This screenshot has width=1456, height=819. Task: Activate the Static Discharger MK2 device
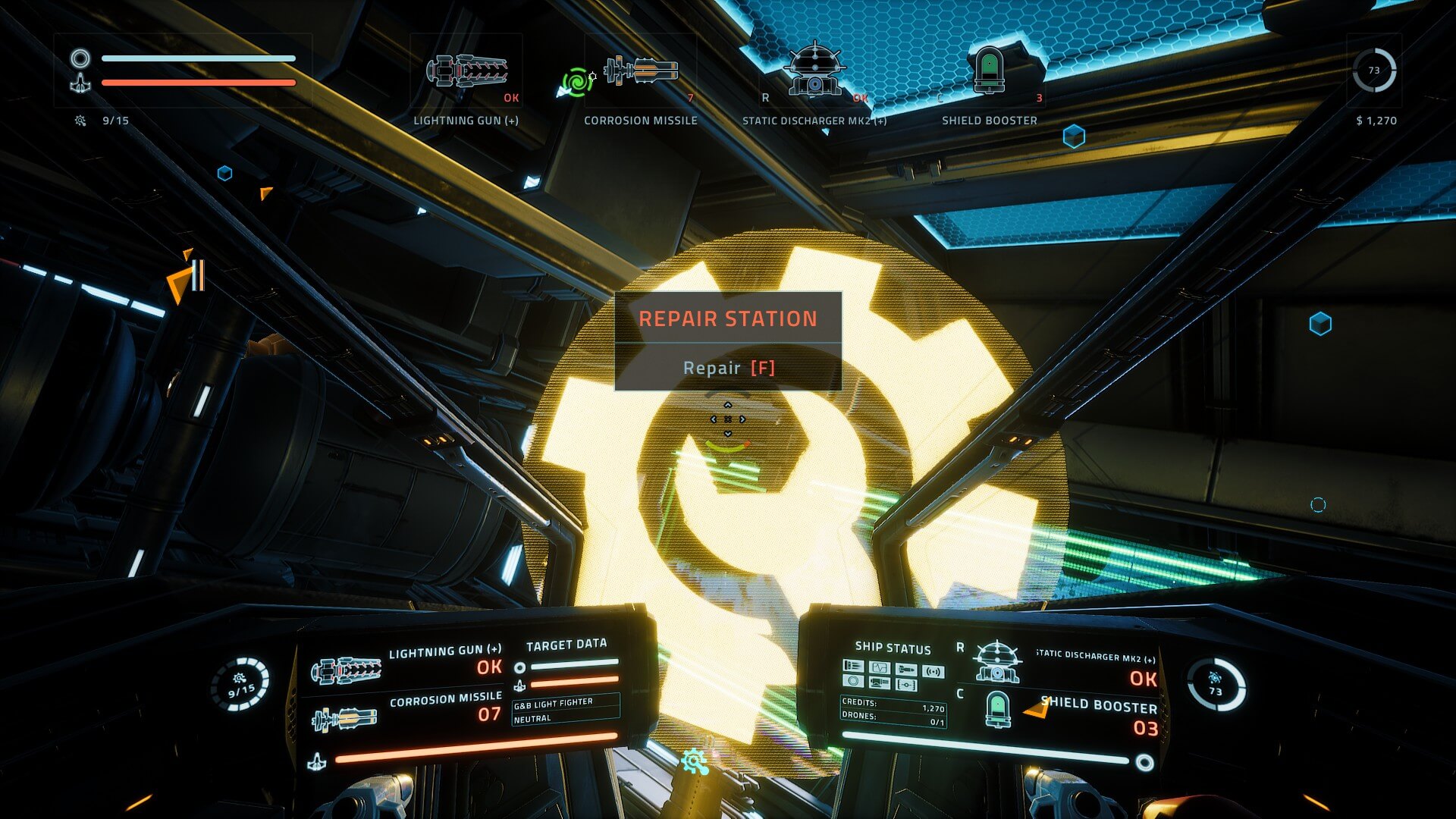point(814,70)
